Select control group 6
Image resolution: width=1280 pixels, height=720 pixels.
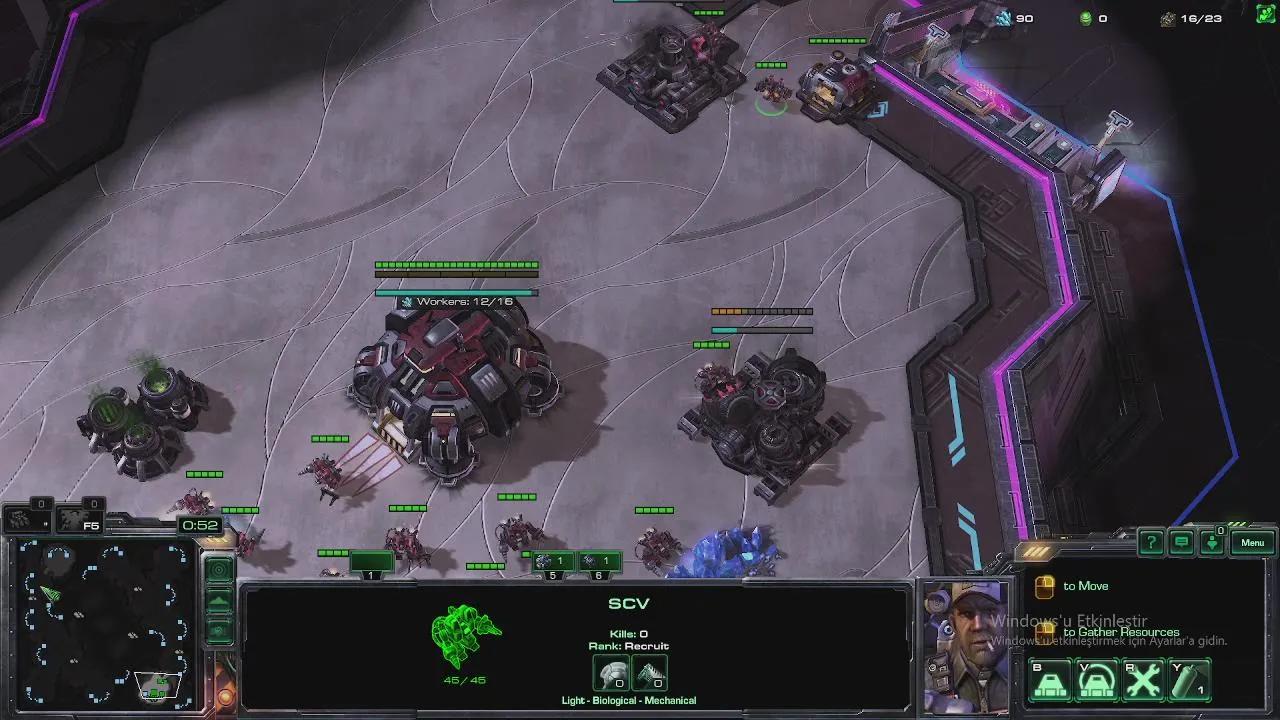click(599, 563)
